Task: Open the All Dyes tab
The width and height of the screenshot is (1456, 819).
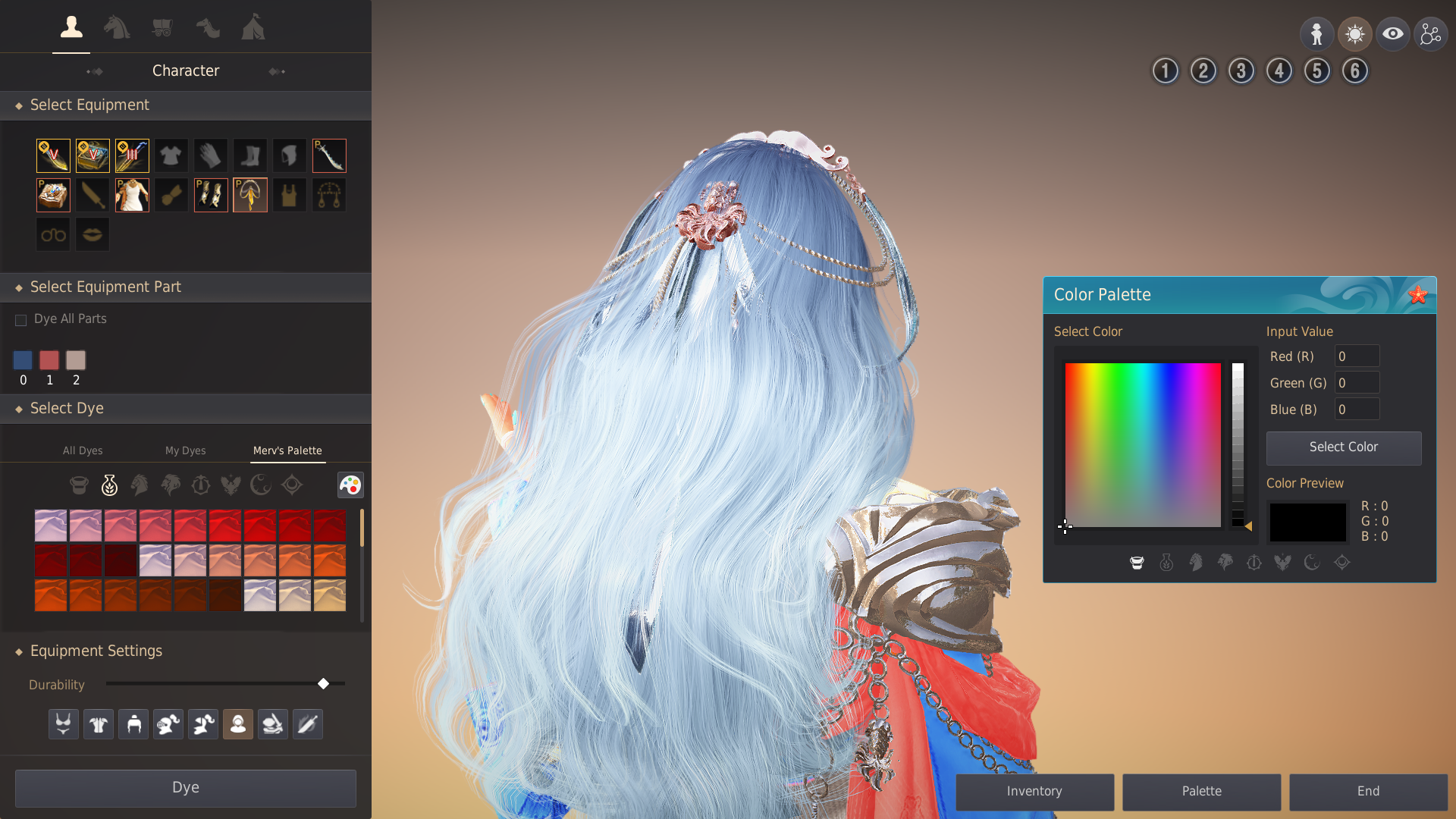Action: click(x=83, y=450)
